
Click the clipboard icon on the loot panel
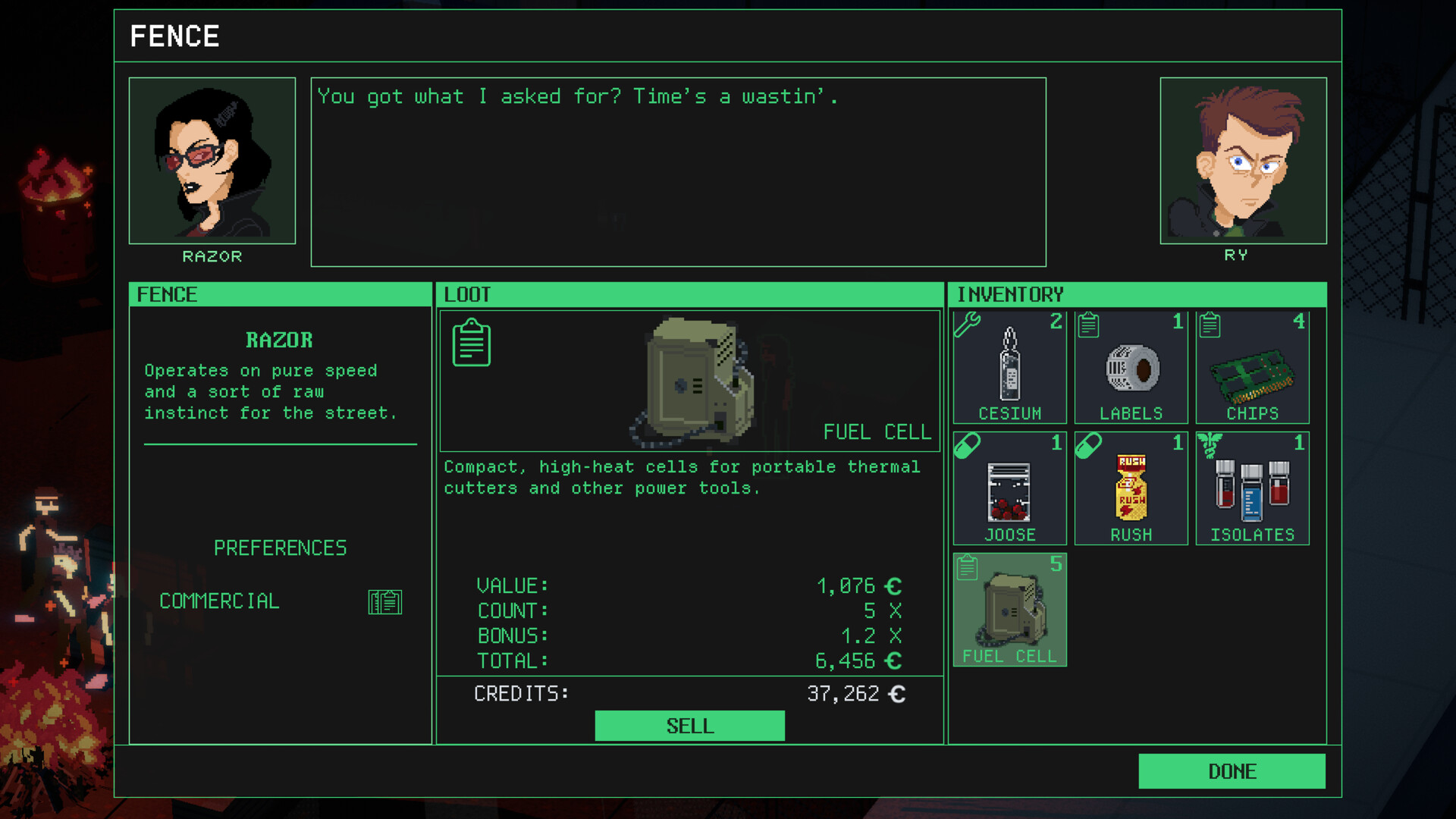471,343
